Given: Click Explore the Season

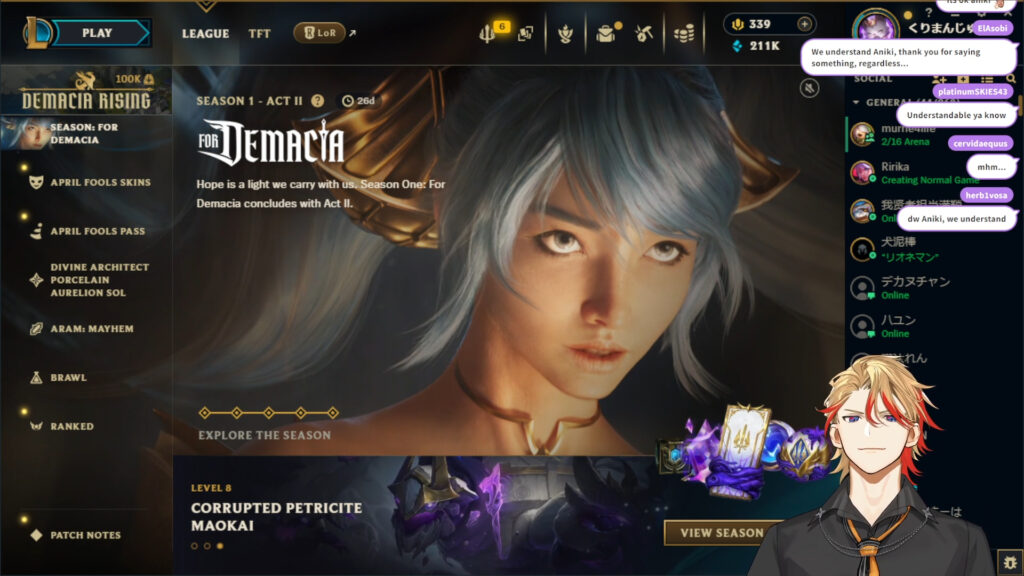Looking at the screenshot, I should (x=264, y=435).
